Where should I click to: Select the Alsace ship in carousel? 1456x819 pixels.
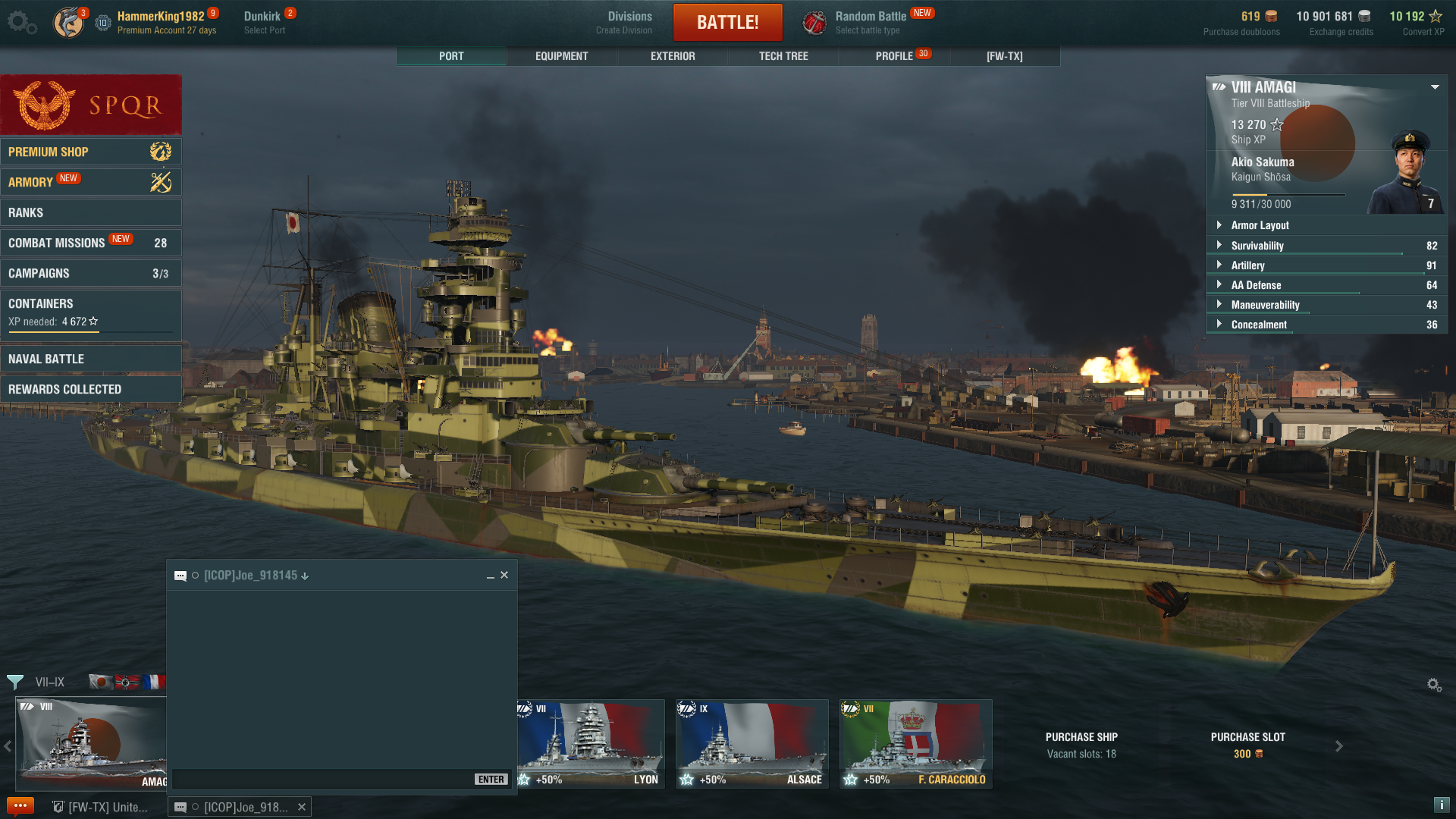(752, 743)
